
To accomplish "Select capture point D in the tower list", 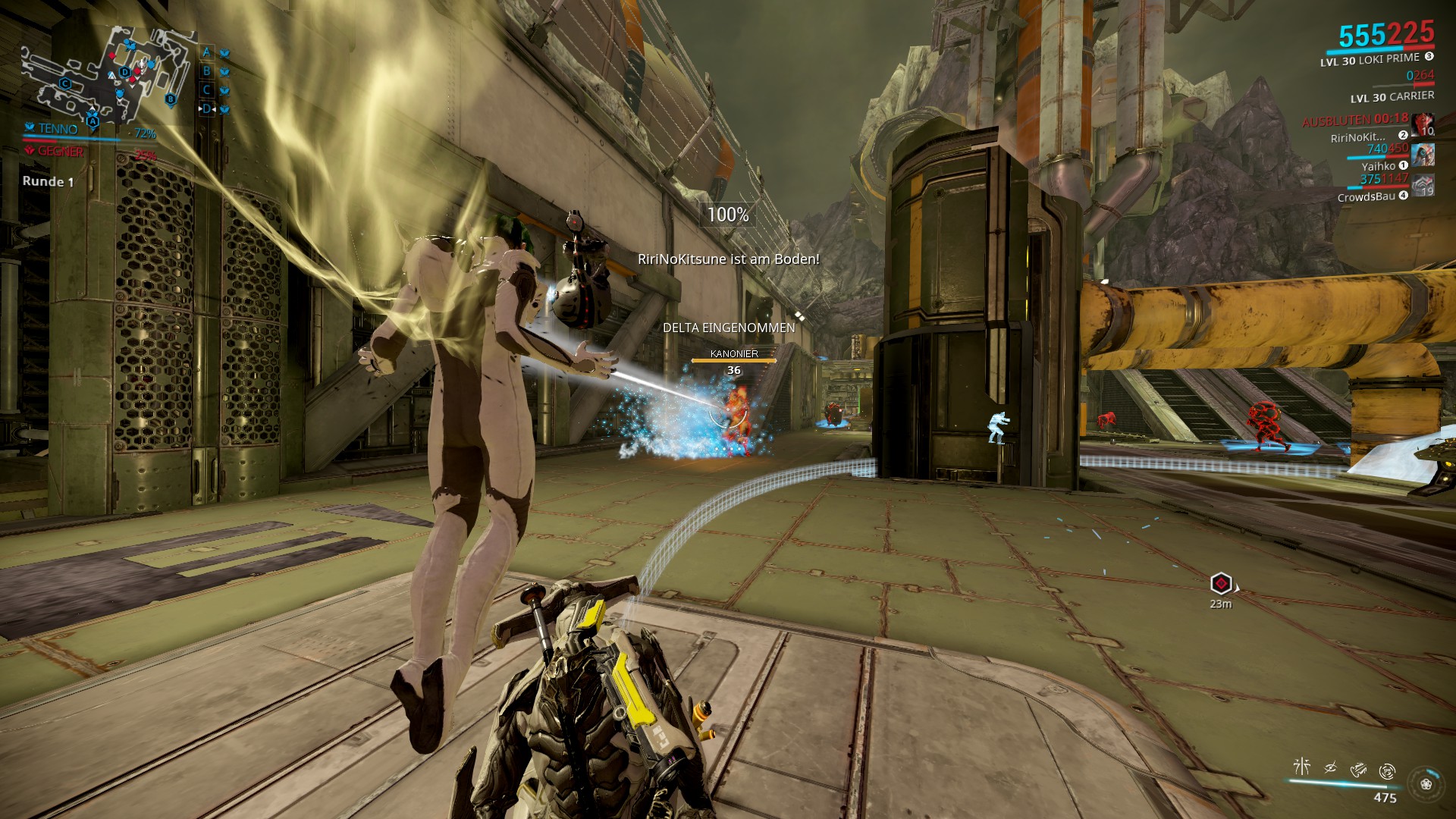I will (x=207, y=108).
